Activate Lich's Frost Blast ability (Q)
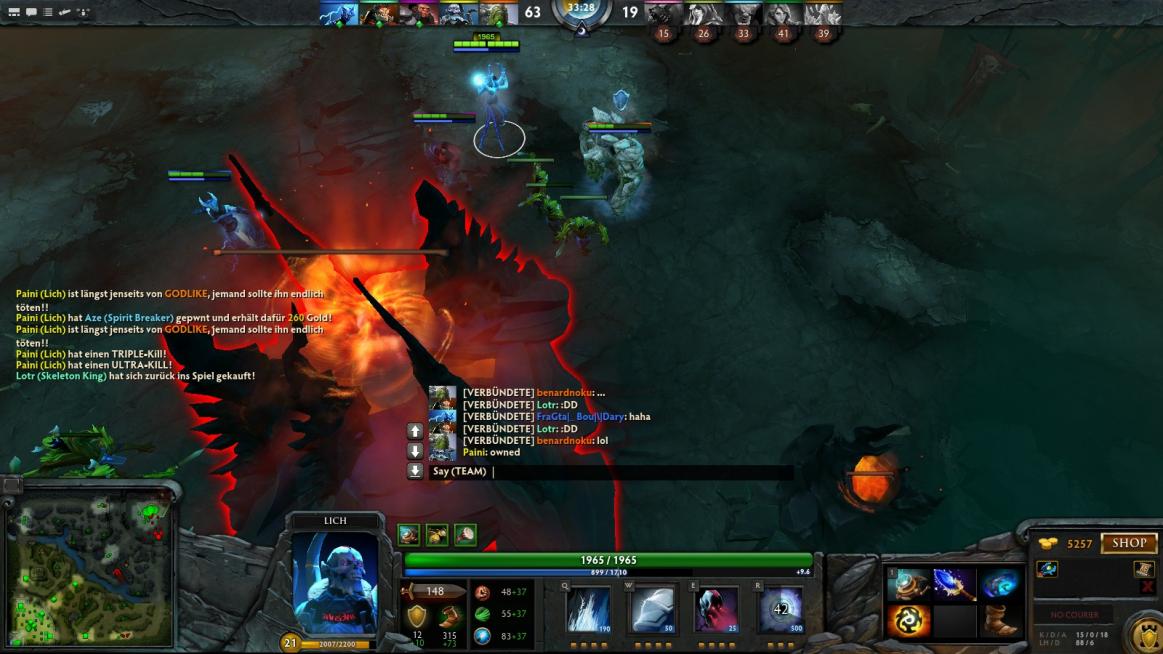 pyautogui.click(x=589, y=610)
